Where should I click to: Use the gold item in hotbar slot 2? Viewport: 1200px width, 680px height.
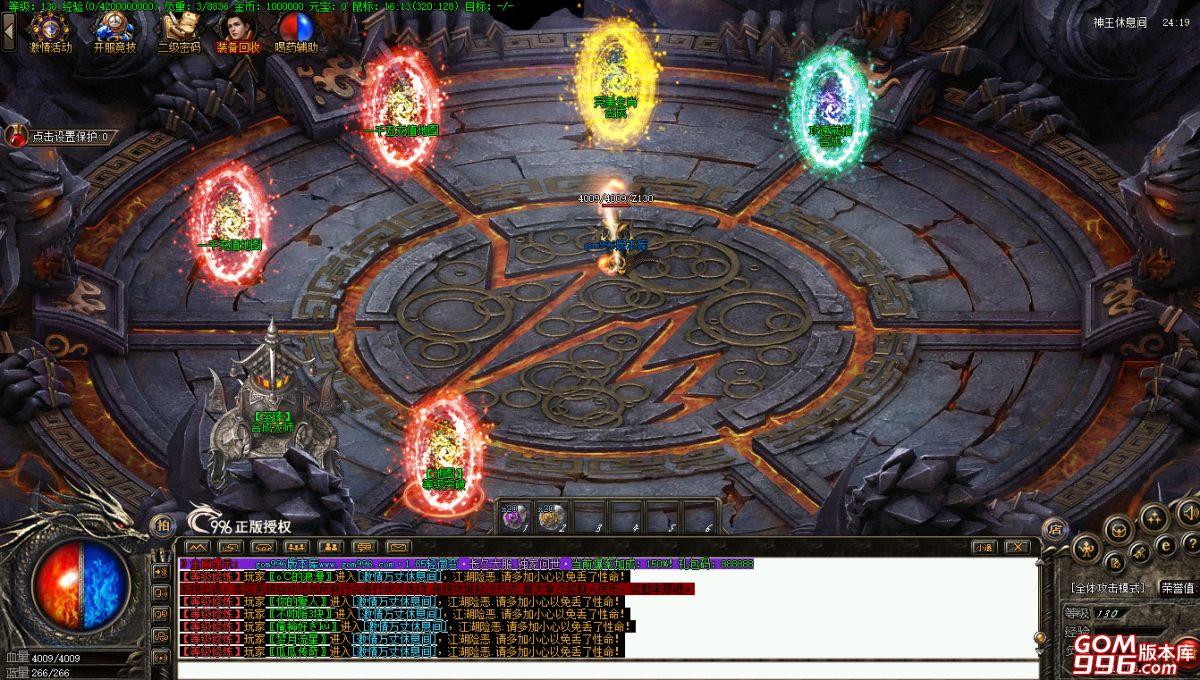point(550,515)
